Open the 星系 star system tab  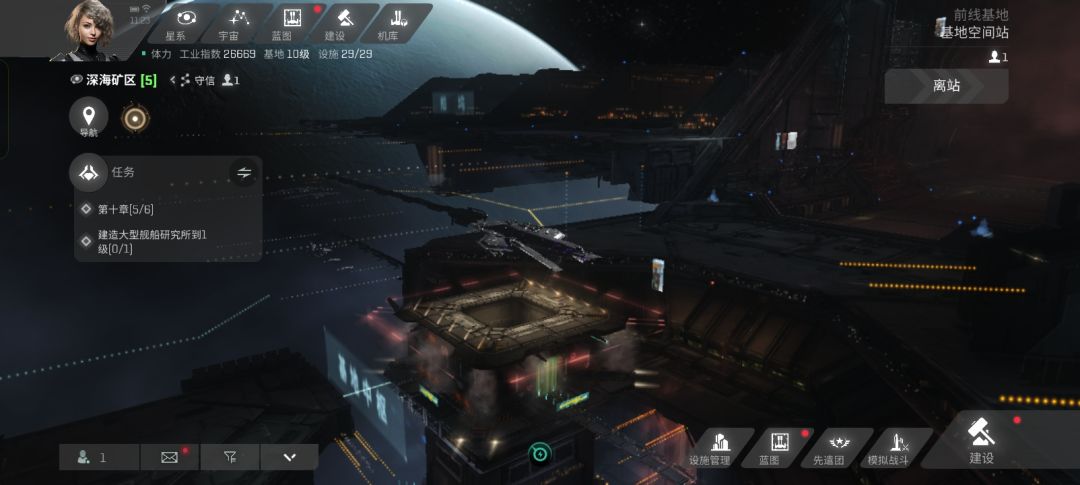185,23
